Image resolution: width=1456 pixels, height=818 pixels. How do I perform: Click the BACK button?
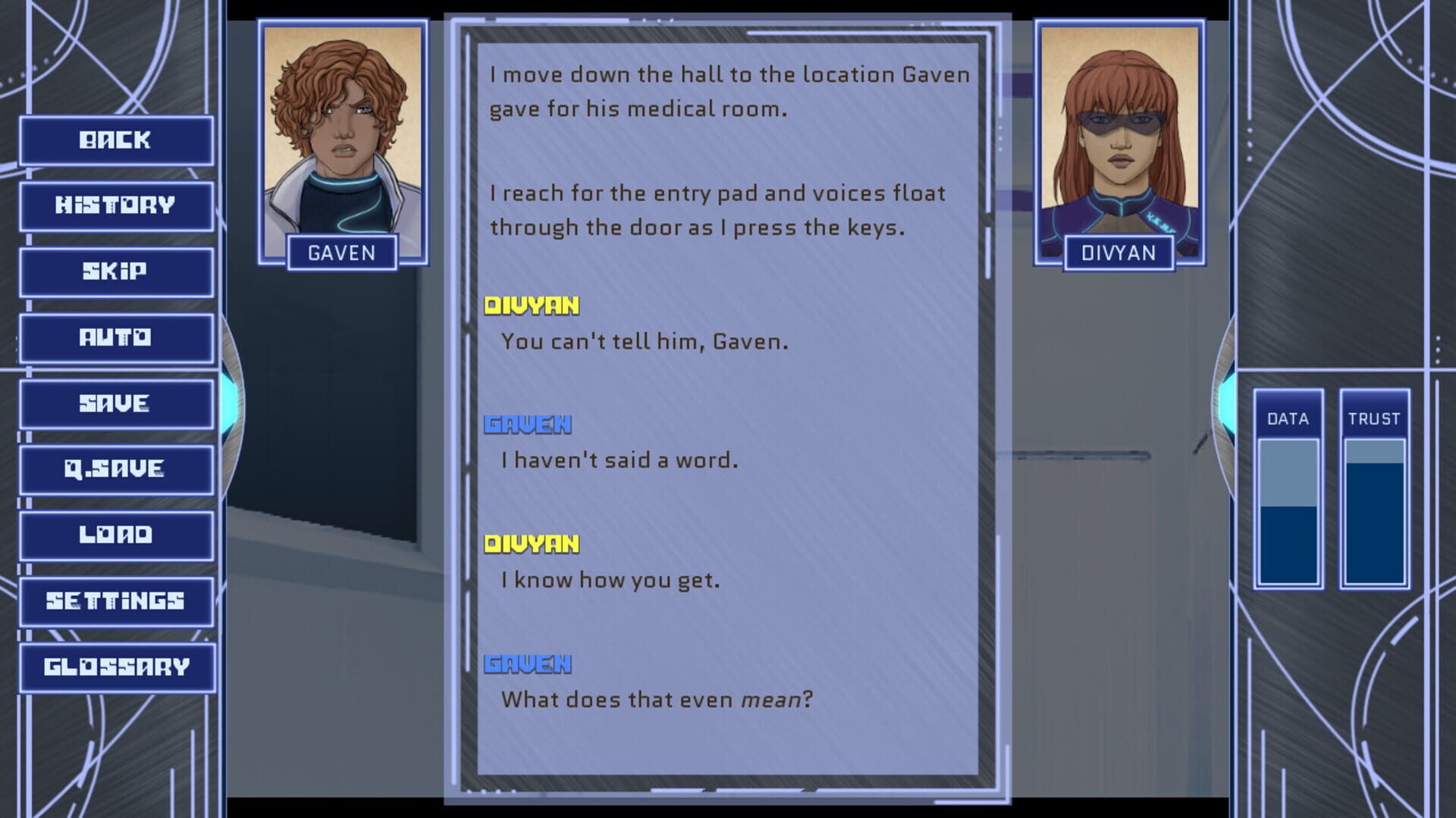coord(116,139)
